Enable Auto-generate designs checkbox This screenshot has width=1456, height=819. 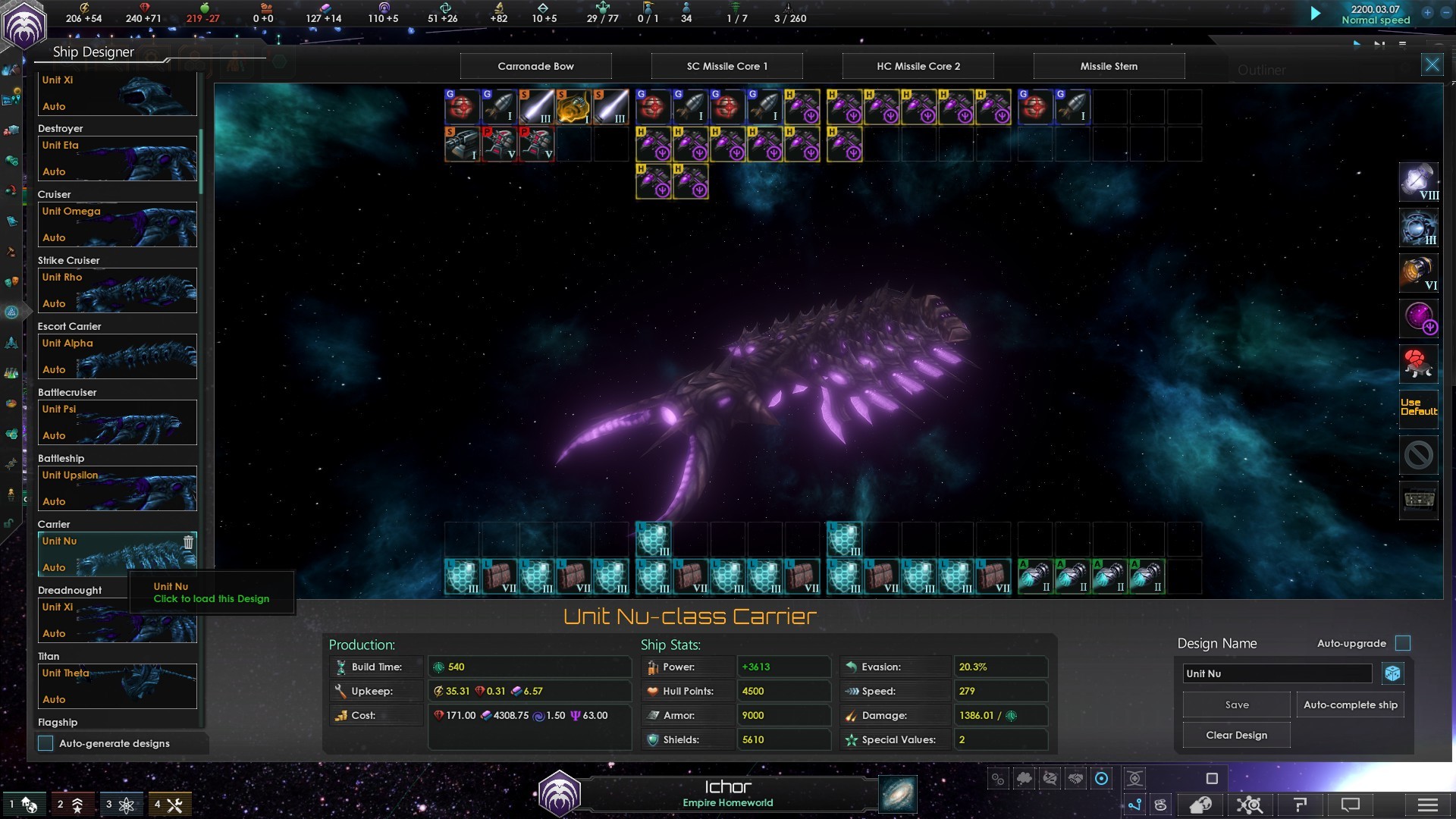tap(46, 743)
